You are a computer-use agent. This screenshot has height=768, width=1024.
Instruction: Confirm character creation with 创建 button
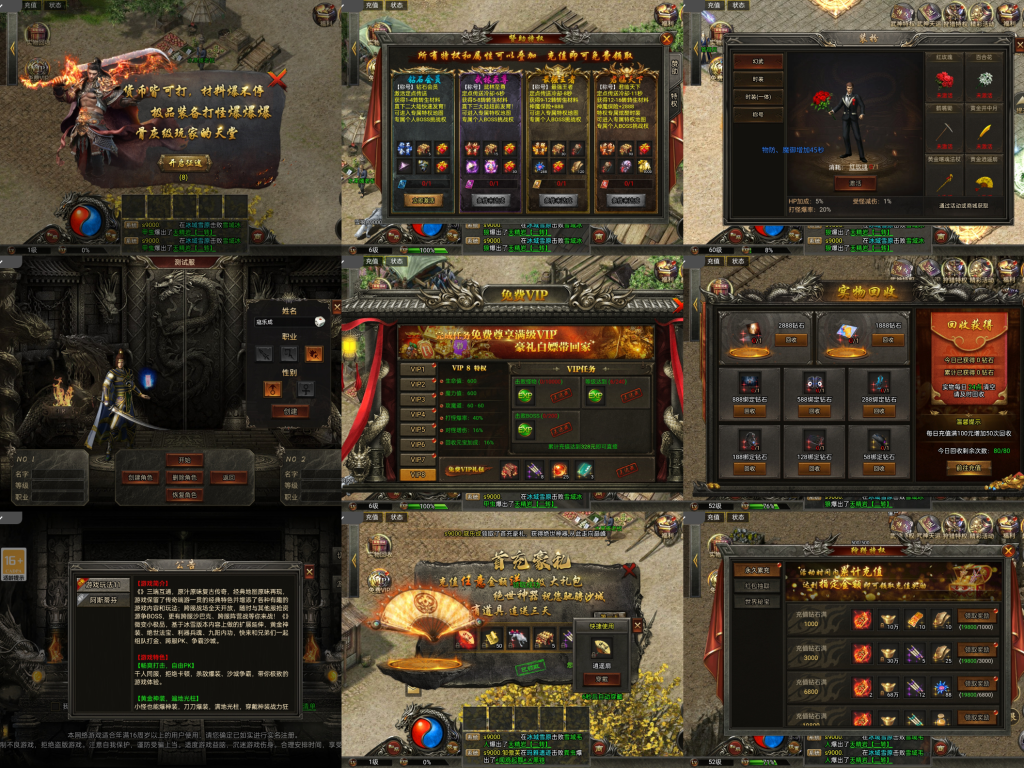tap(289, 411)
